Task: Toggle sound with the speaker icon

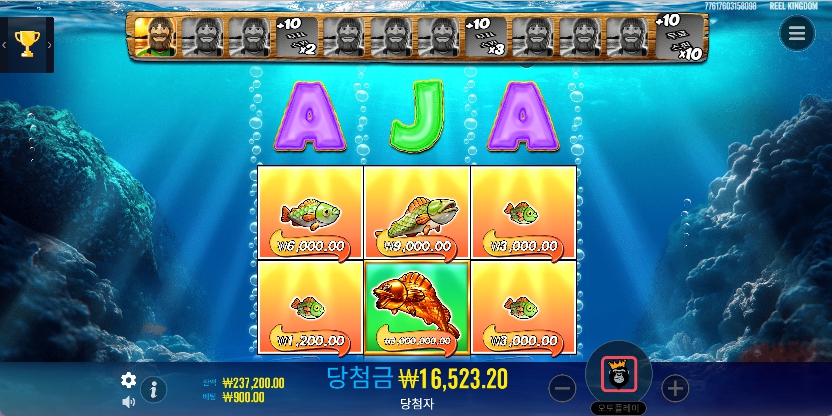Action: coord(128,402)
